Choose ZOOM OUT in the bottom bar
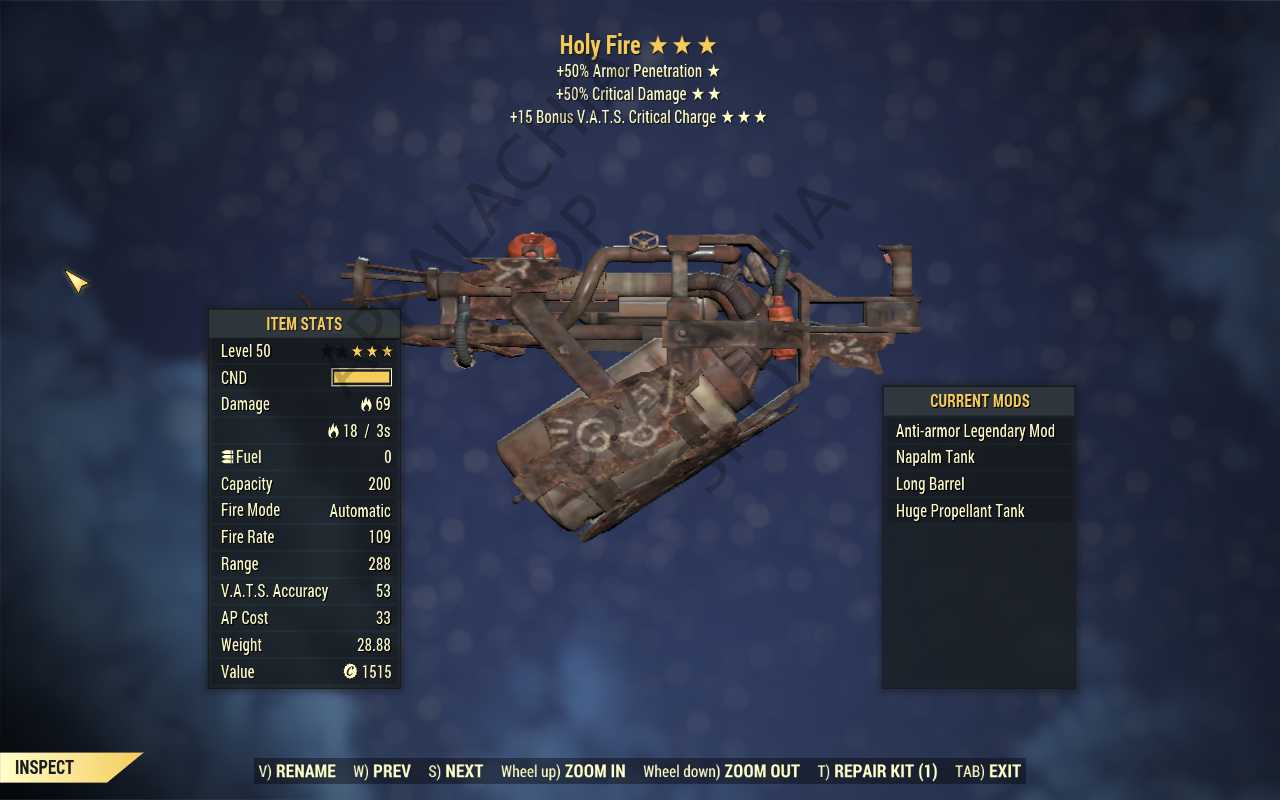 (721, 771)
